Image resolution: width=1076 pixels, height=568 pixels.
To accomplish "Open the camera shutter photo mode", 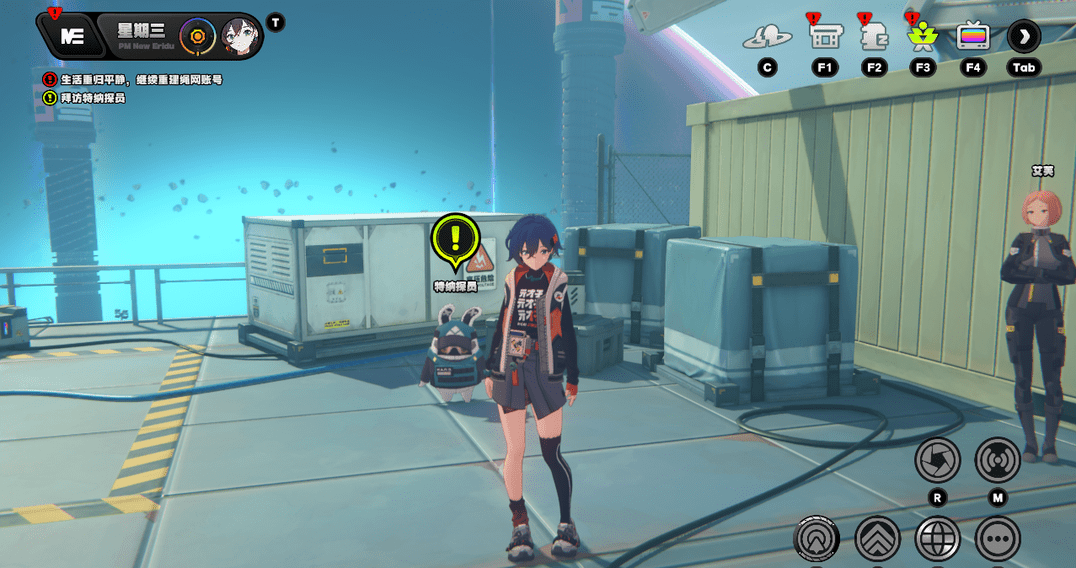I will (x=937, y=460).
